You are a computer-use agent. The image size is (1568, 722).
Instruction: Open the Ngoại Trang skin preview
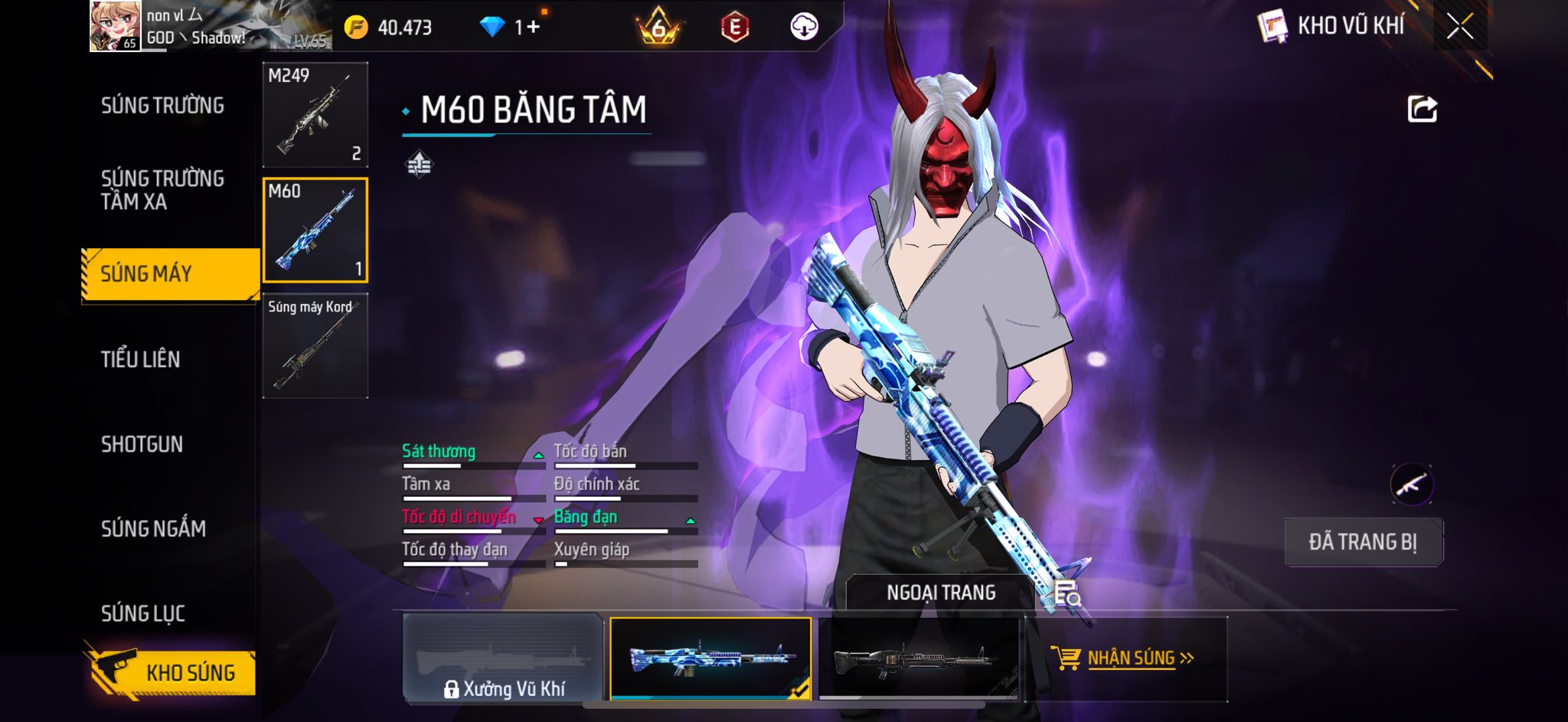click(941, 593)
